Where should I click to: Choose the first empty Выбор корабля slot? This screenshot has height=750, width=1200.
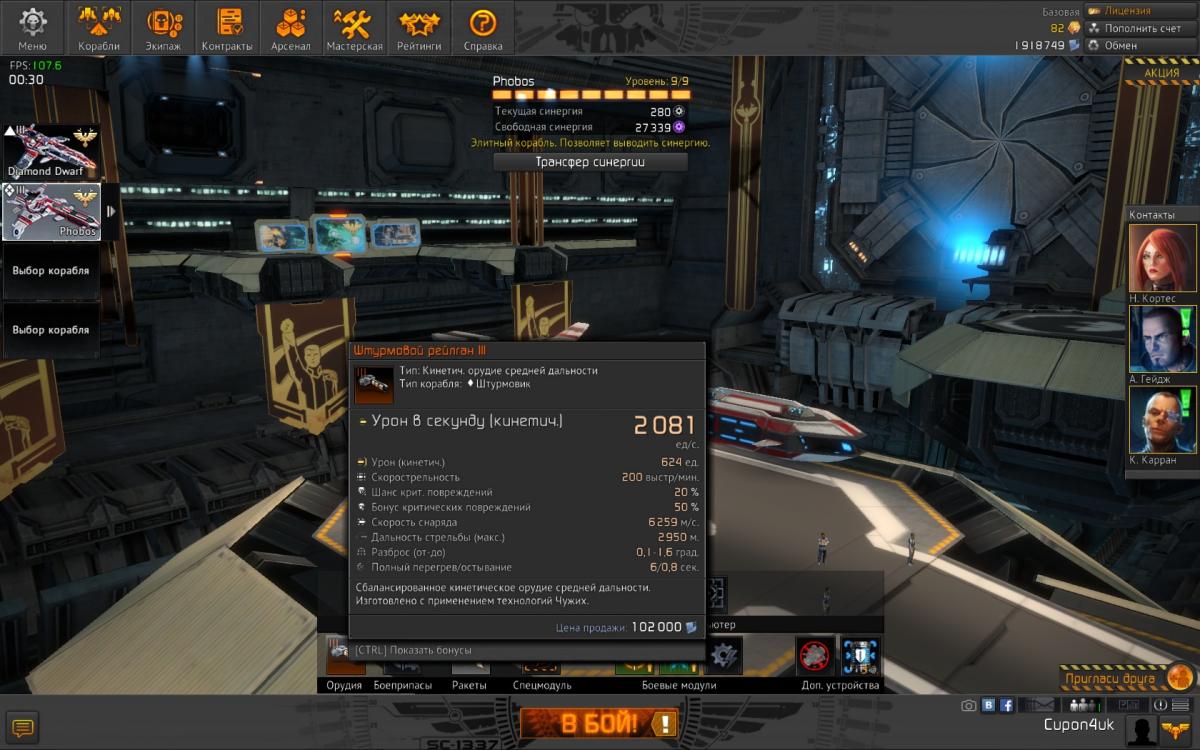tap(51, 271)
